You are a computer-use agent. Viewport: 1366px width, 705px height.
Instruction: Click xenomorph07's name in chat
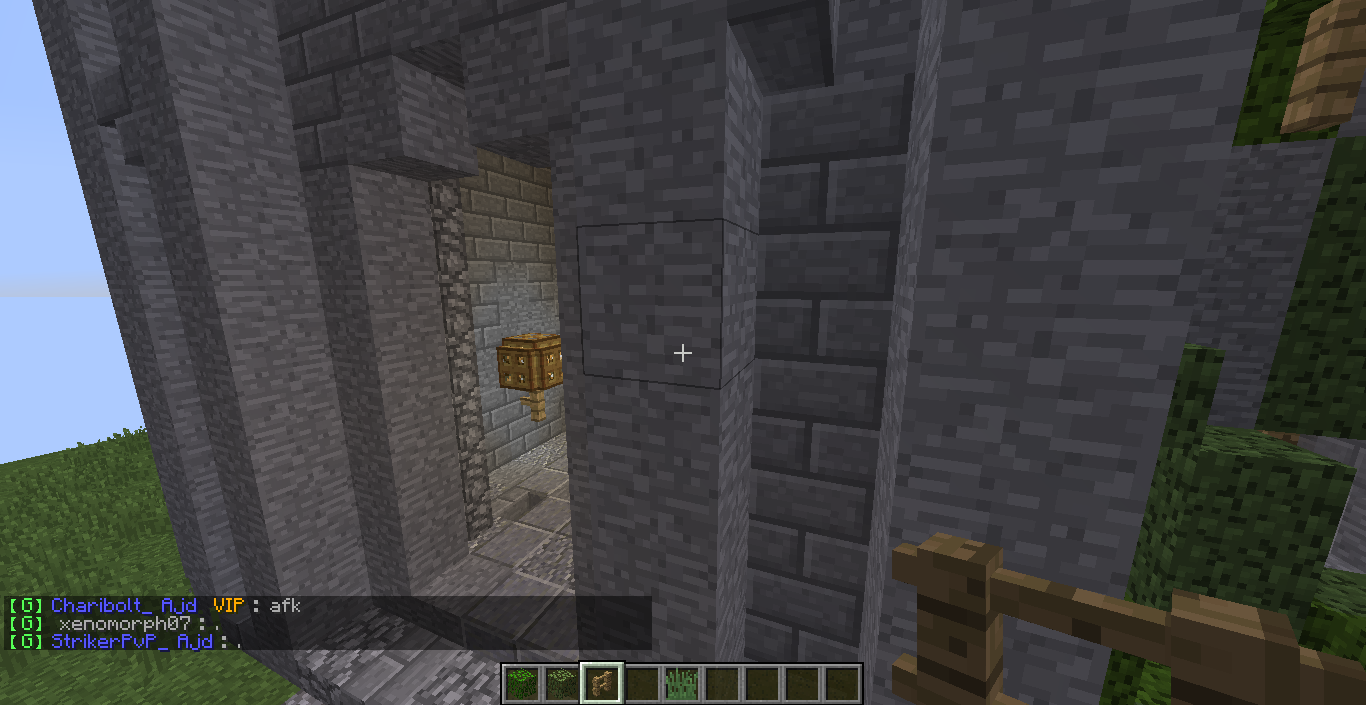click(124, 623)
